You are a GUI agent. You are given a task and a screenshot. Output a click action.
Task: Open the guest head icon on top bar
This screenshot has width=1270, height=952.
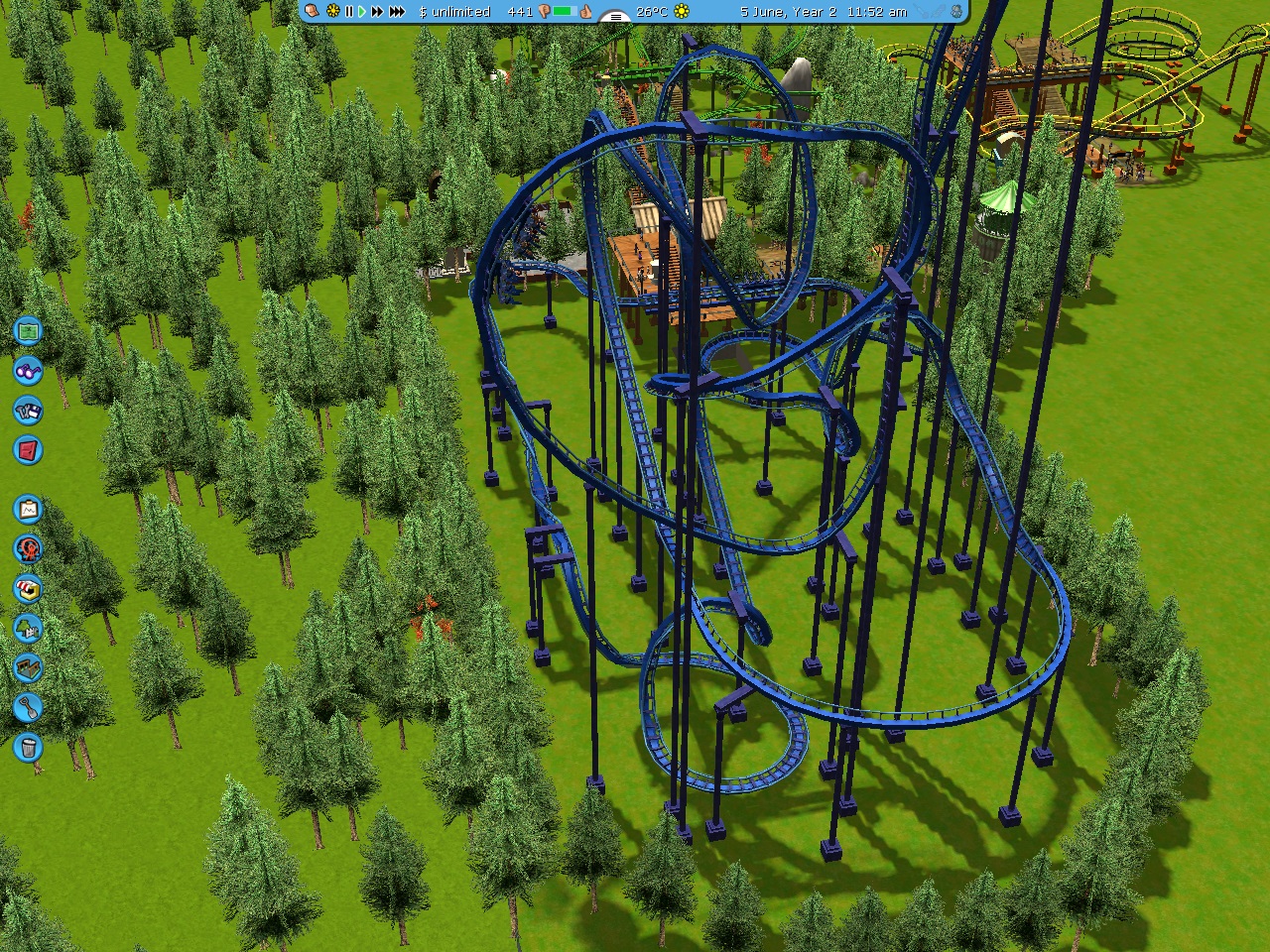click(312, 12)
